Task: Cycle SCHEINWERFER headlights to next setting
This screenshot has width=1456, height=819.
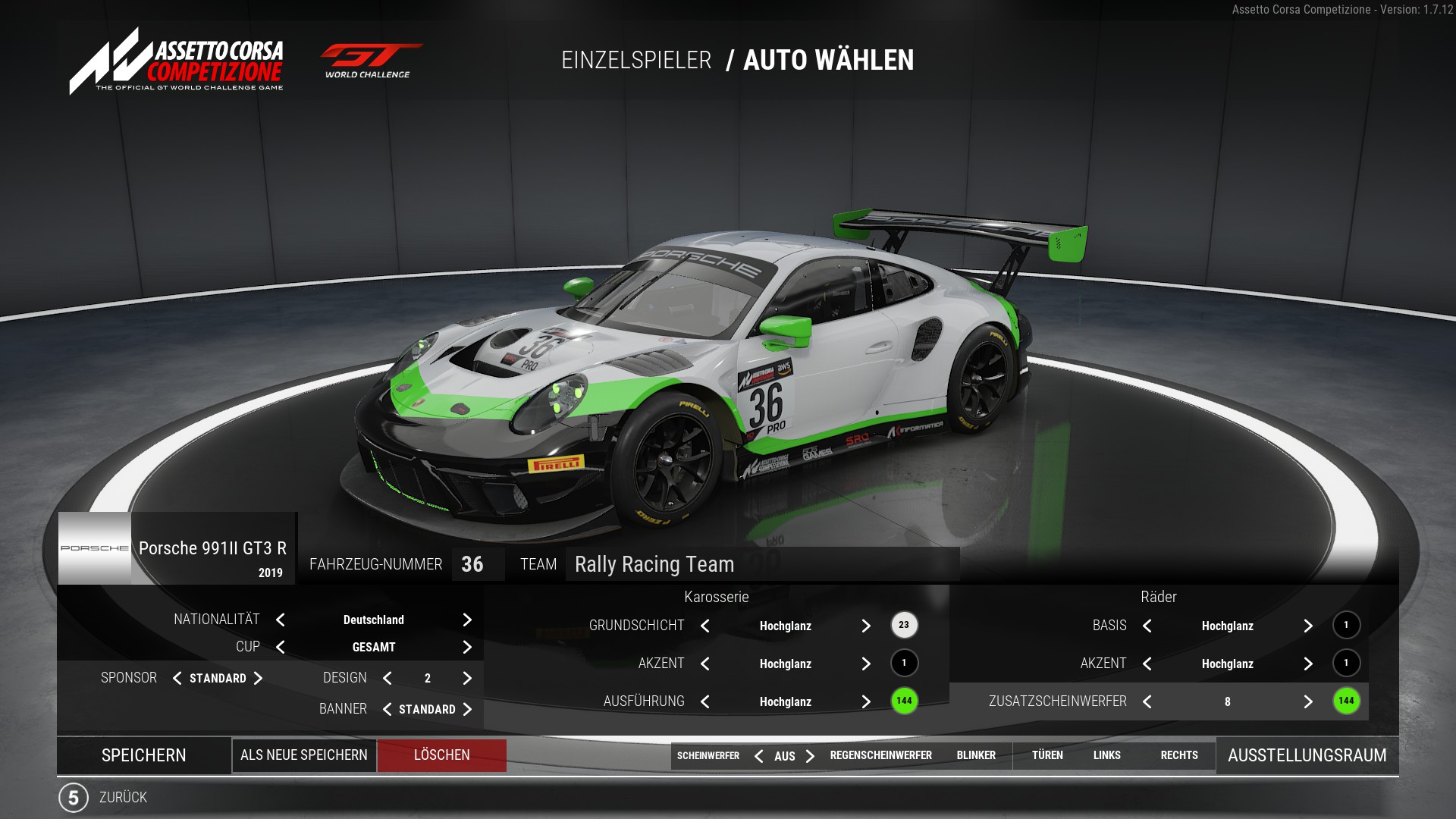Action: [x=810, y=756]
